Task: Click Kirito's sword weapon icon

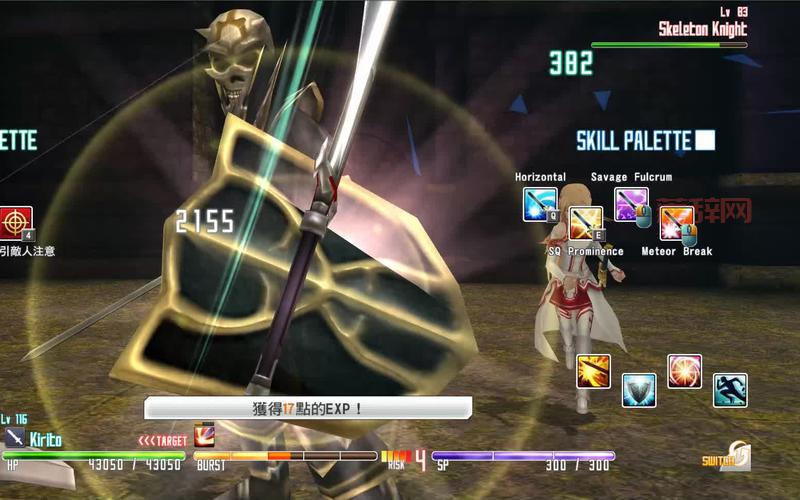Action: 15,438
